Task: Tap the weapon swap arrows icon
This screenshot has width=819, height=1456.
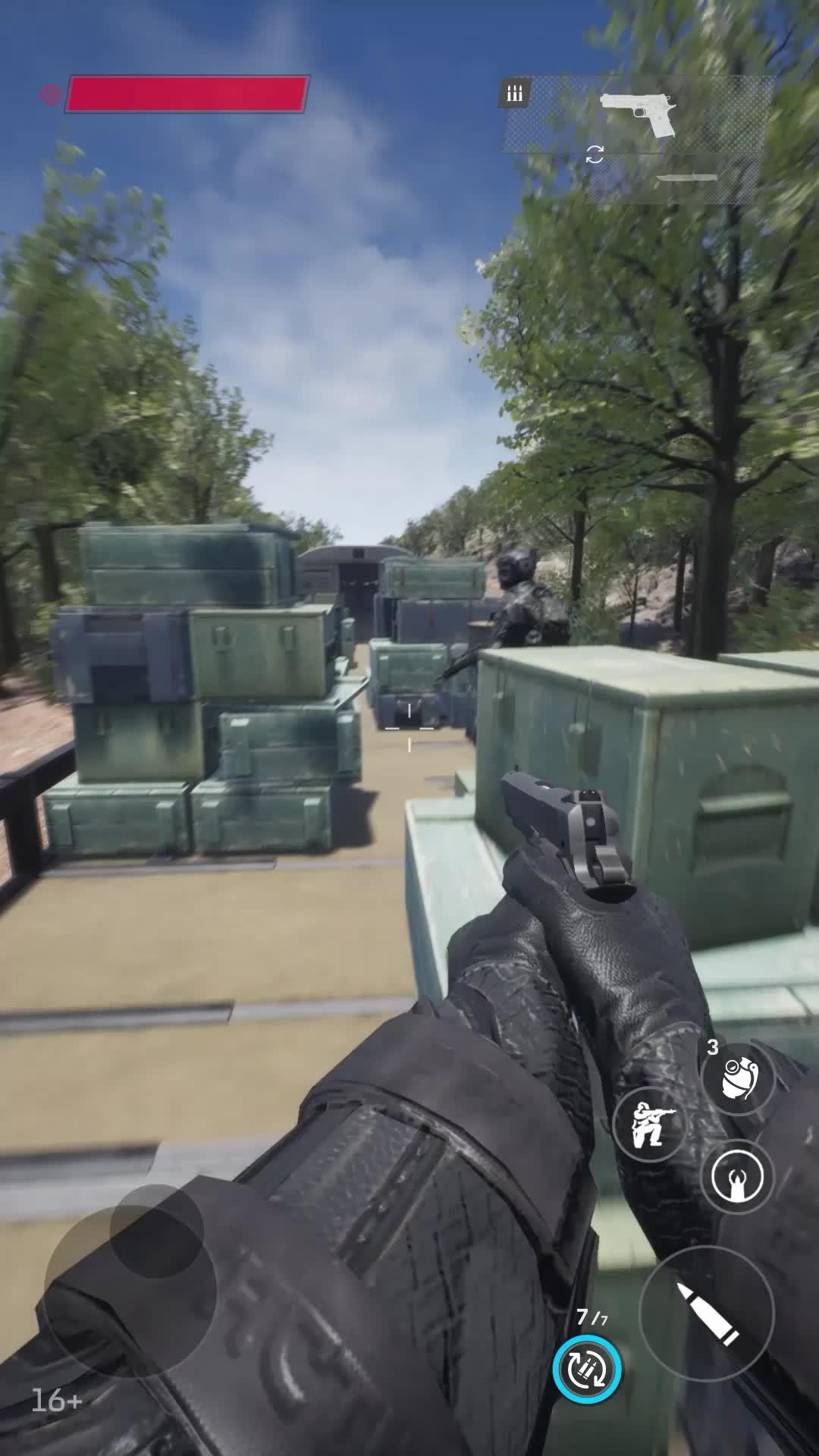Action: (x=595, y=155)
